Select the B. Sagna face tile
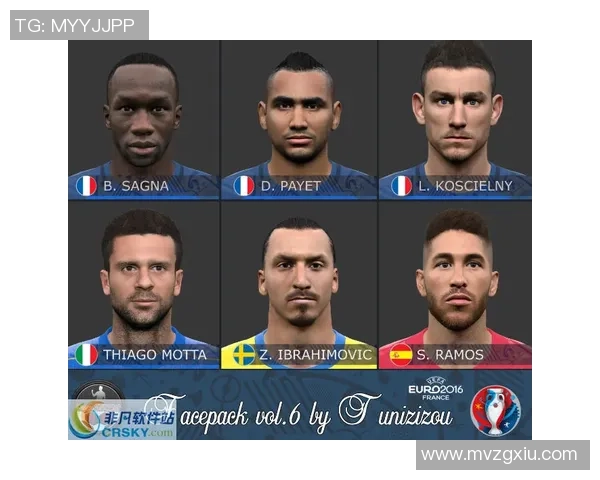 [143, 118]
